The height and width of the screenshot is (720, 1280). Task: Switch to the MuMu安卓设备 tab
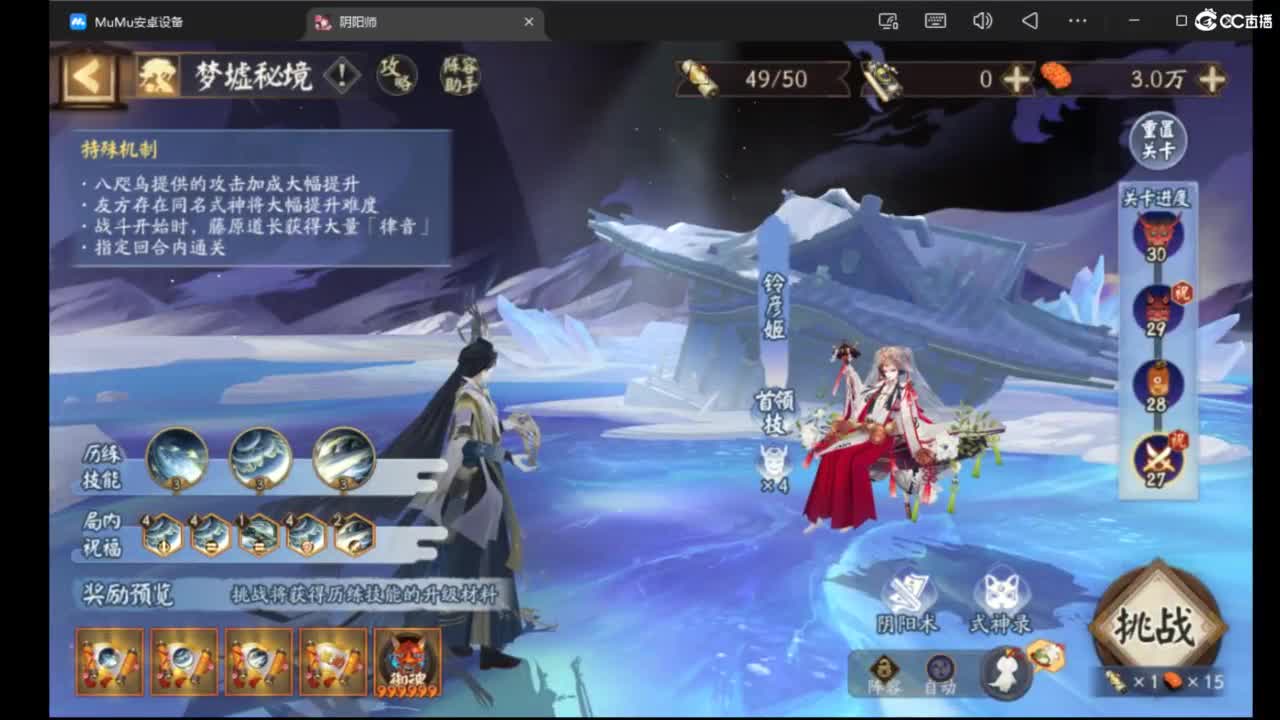[x=137, y=21]
